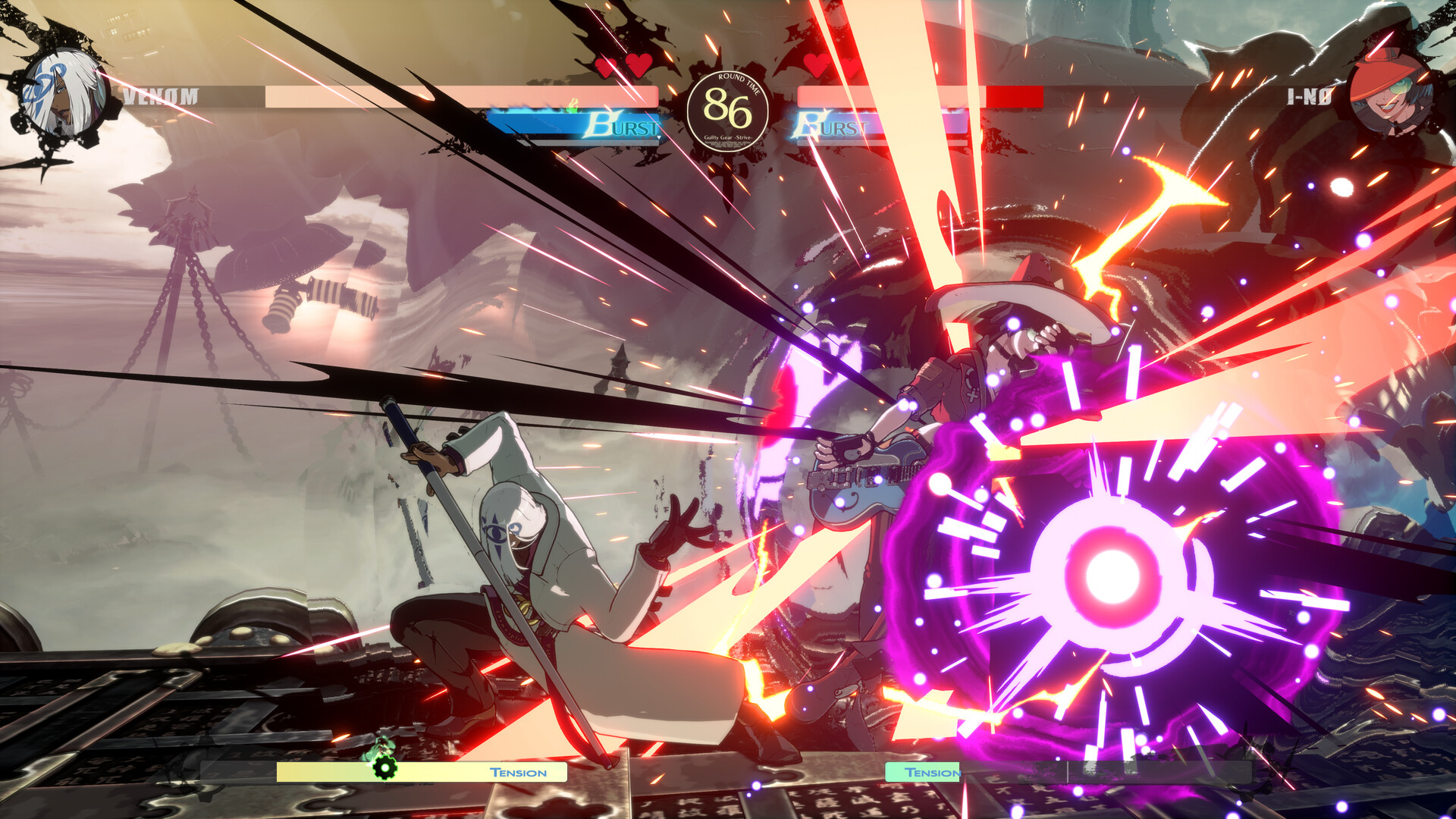Click the VENOM name label
The height and width of the screenshot is (819, 1456).
[162, 96]
